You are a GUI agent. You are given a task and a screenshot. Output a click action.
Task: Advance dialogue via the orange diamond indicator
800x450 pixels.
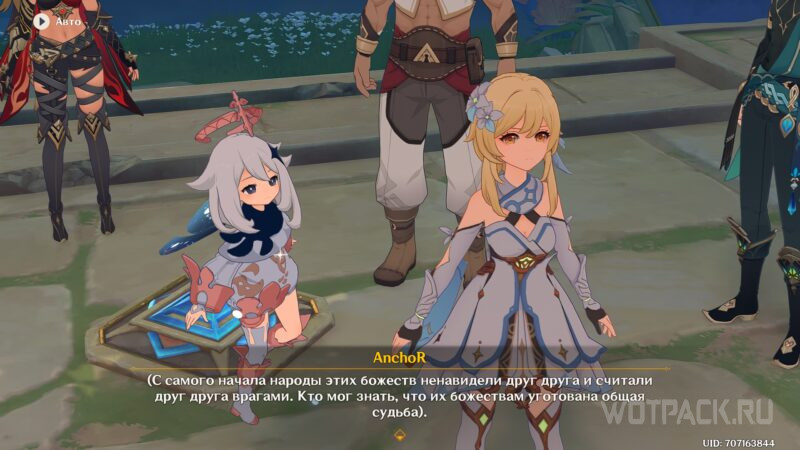pyautogui.click(x=400, y=434)
